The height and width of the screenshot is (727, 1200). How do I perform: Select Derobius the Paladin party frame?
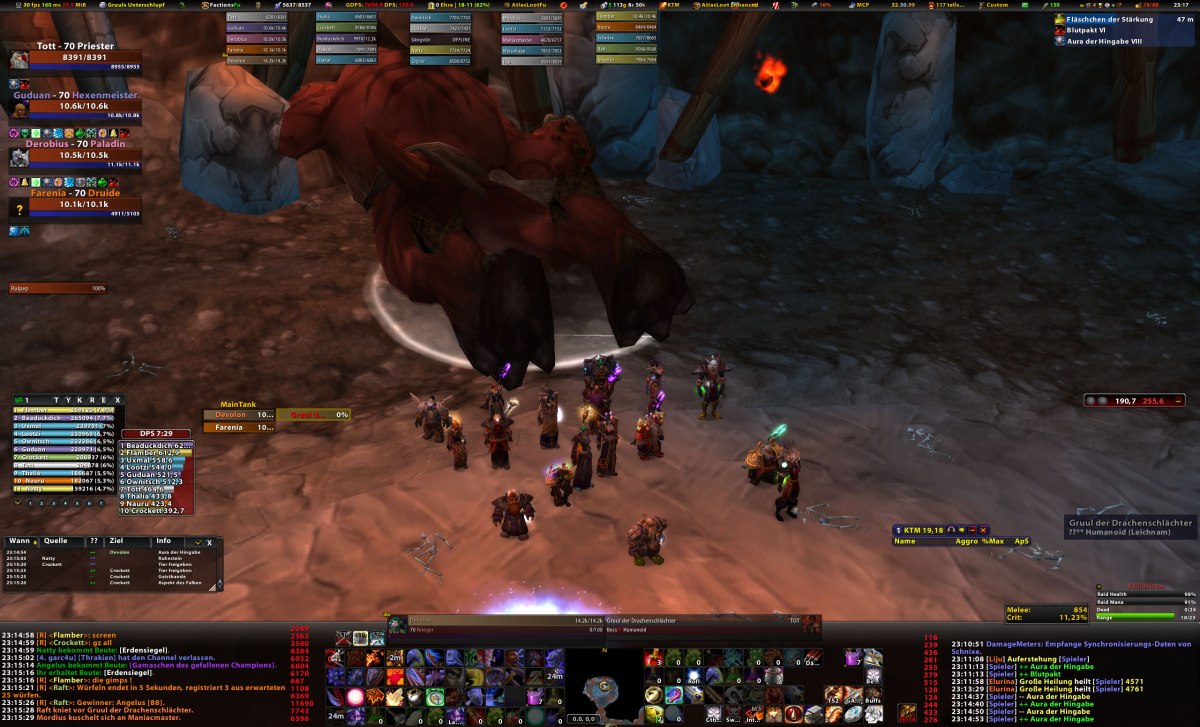(x=75, y=155)
